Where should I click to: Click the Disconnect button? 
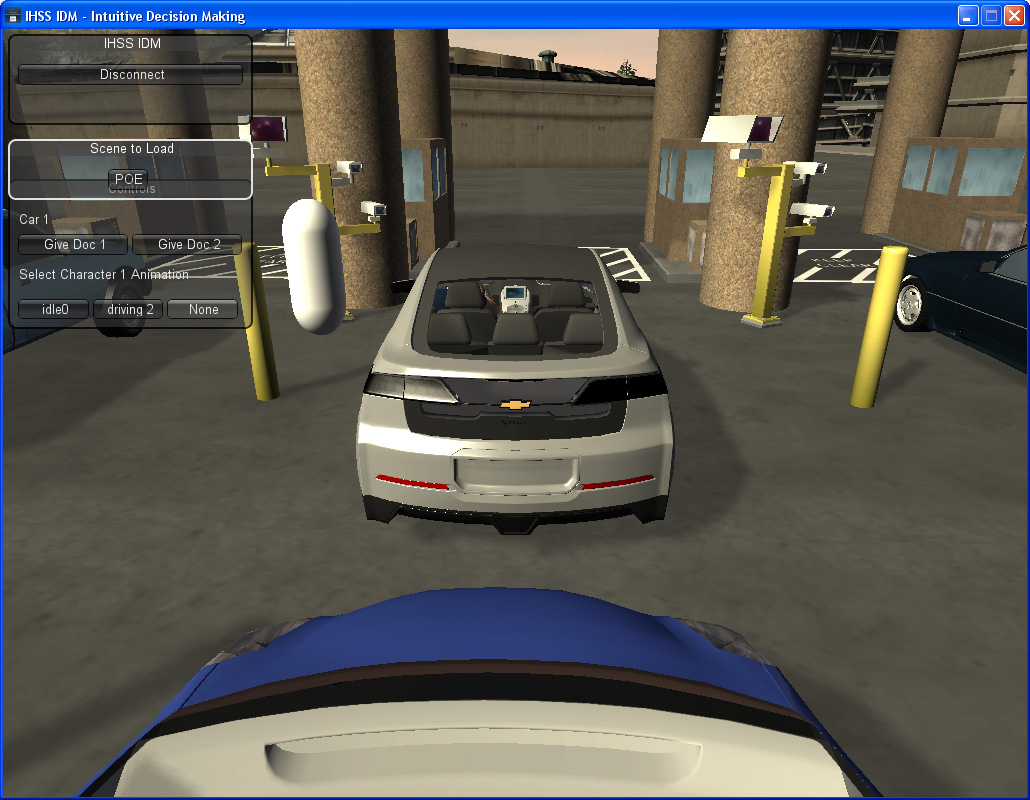pos(131,75)
